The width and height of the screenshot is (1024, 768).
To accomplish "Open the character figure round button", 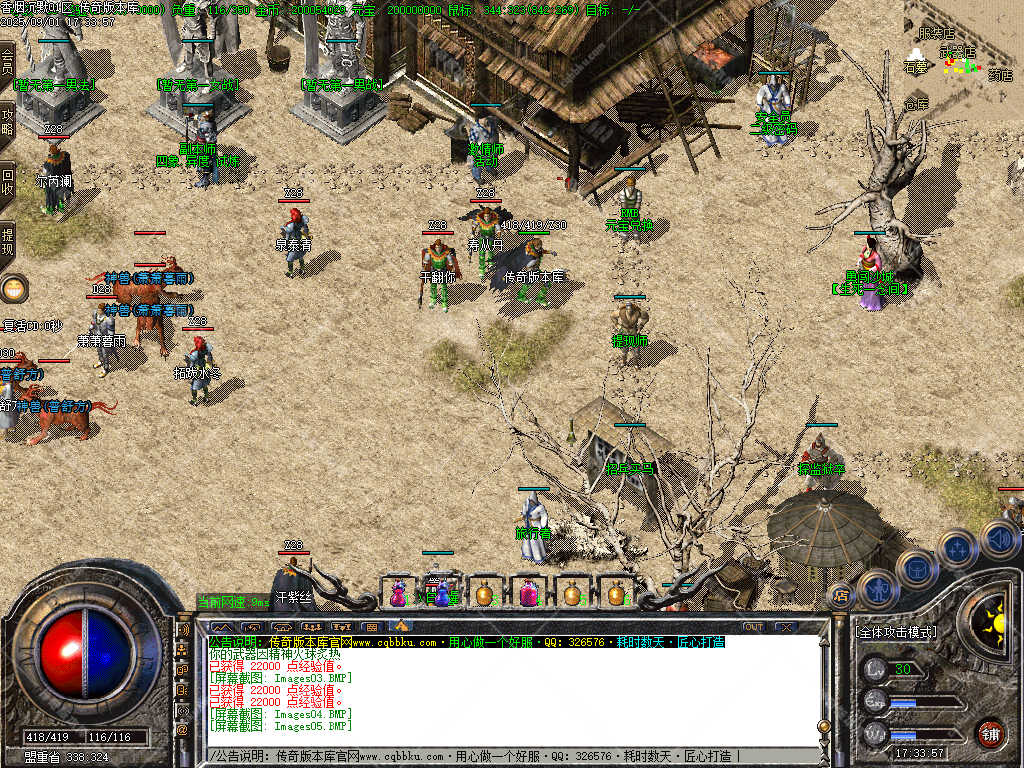I will click(877, 587).
